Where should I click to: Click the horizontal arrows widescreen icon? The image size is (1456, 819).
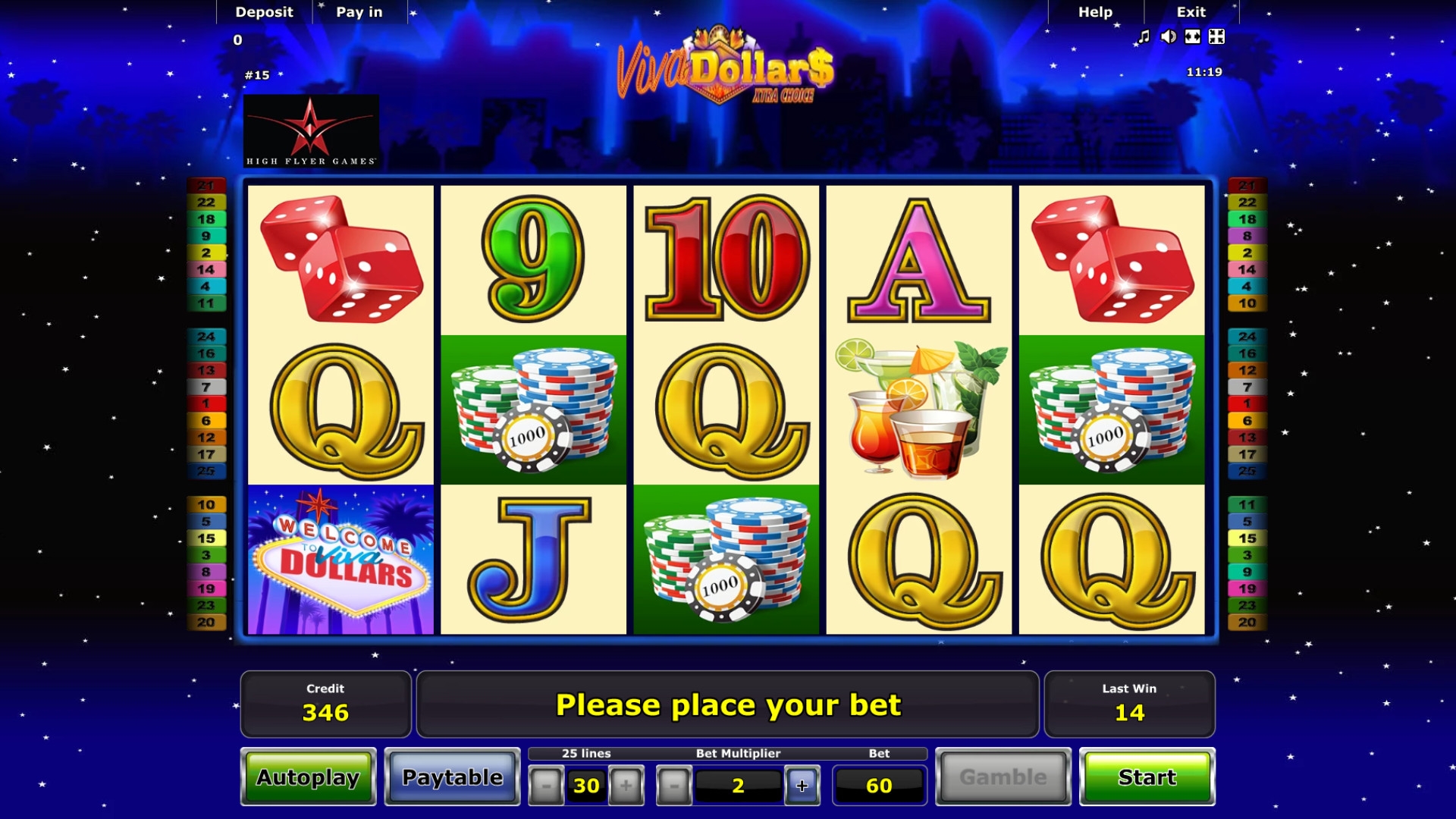1193,36
